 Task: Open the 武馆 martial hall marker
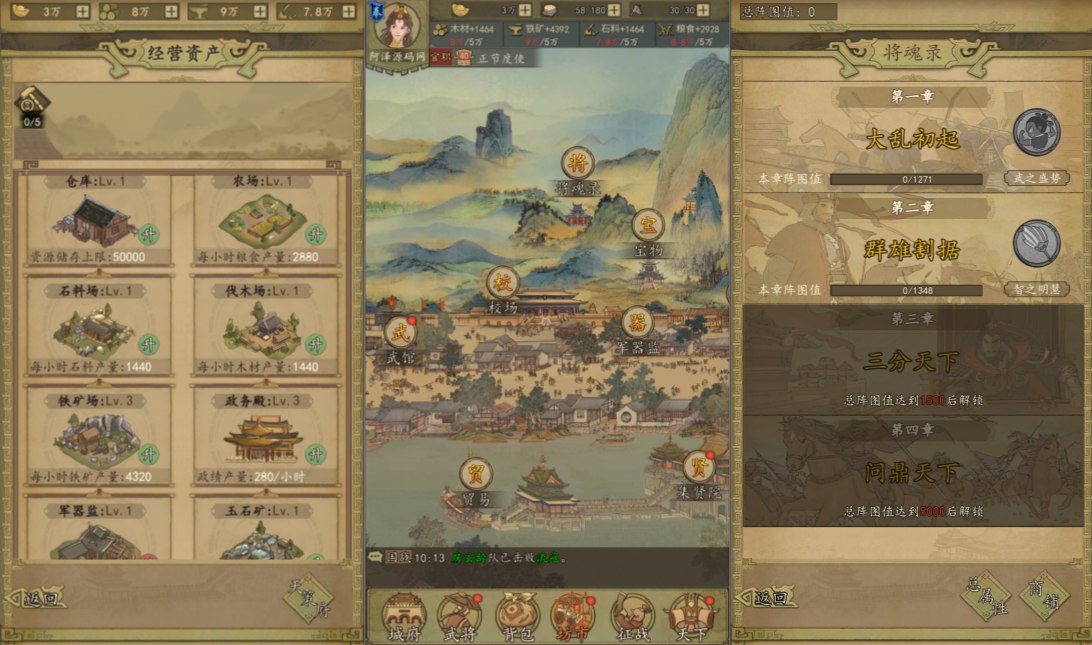click(x=399, y=333)
